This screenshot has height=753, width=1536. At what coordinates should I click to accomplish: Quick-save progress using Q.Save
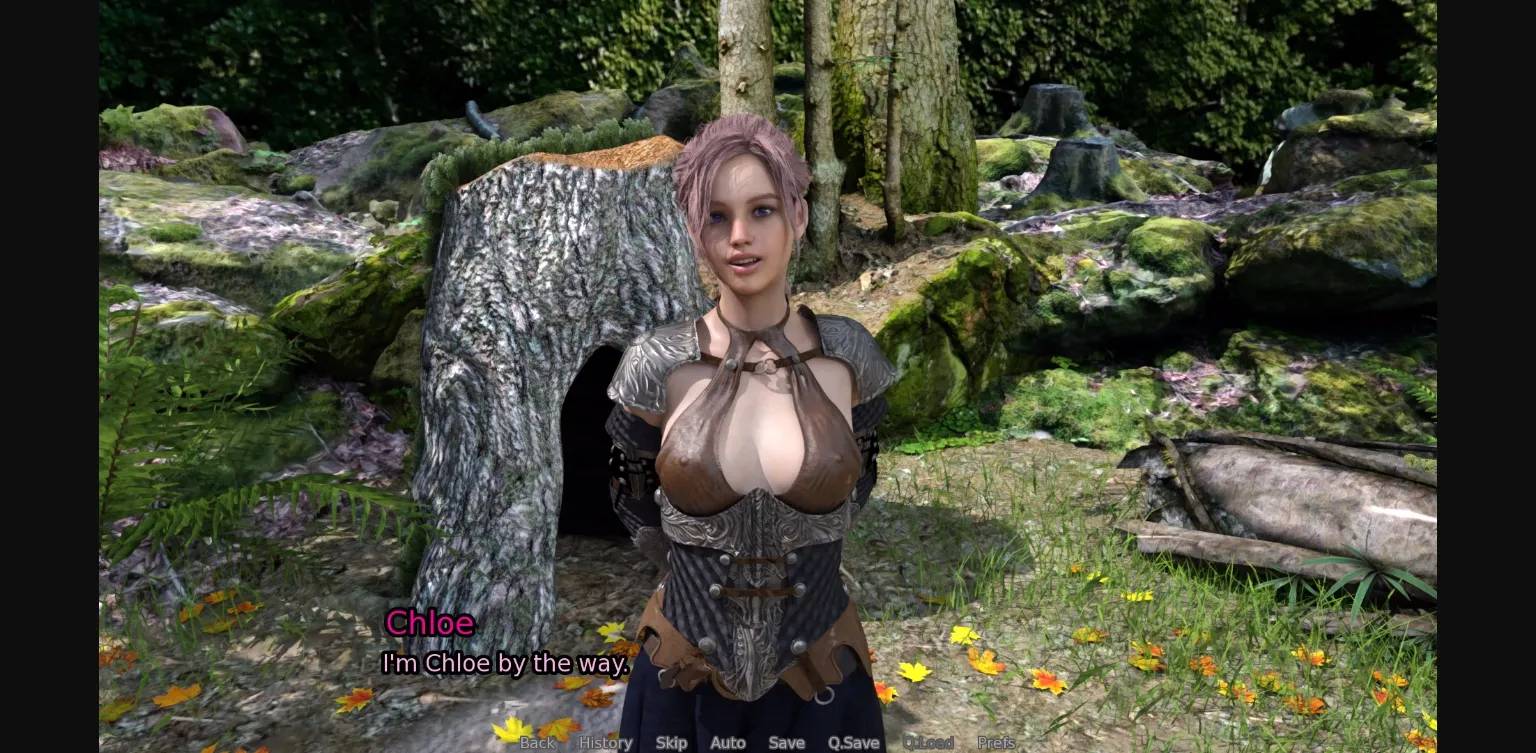click(852, 743)
